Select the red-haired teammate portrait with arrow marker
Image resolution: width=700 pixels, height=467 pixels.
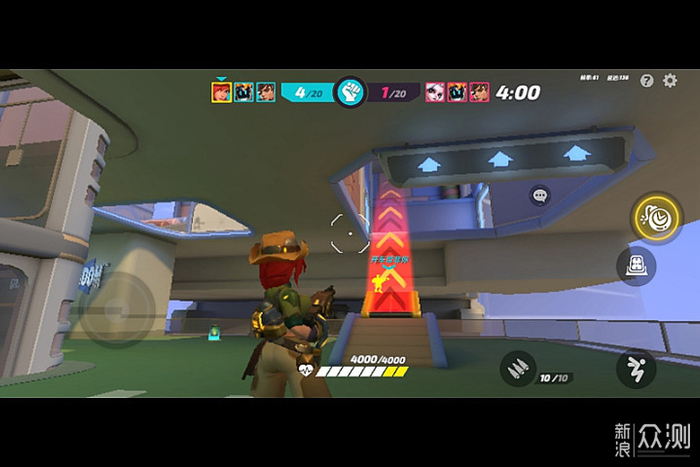click(221, 93)
